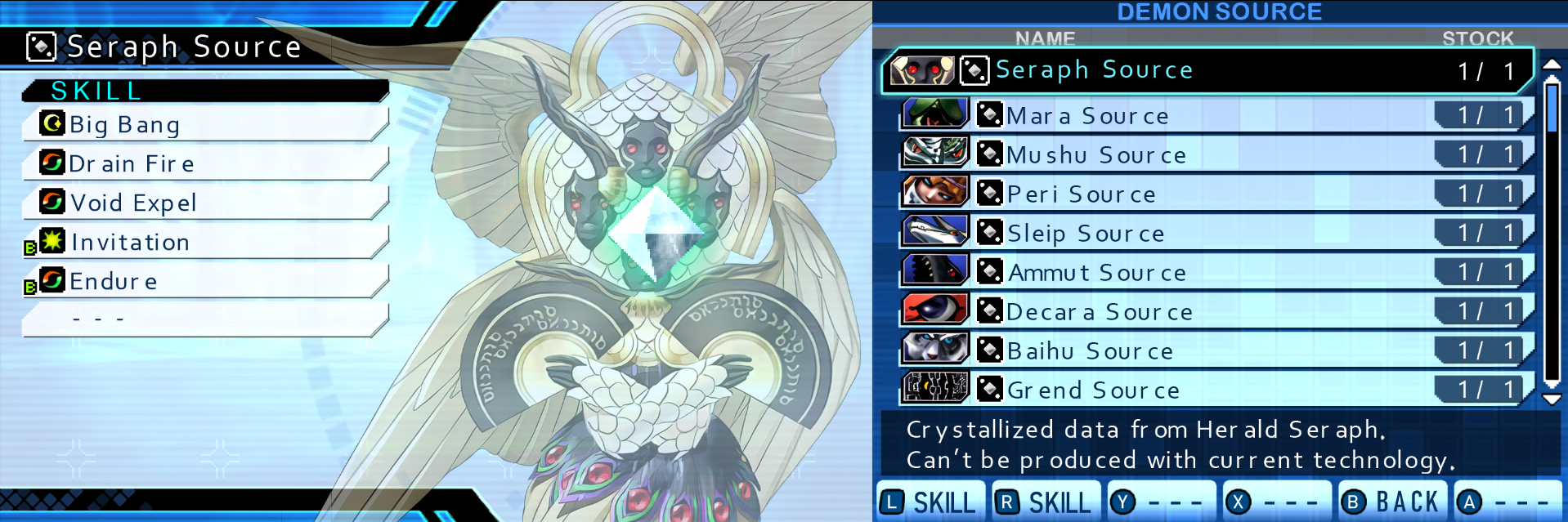This screenshot has width=1568, height=522.
Task: Select Ammut Source in the list
Action: (1210, 272)
